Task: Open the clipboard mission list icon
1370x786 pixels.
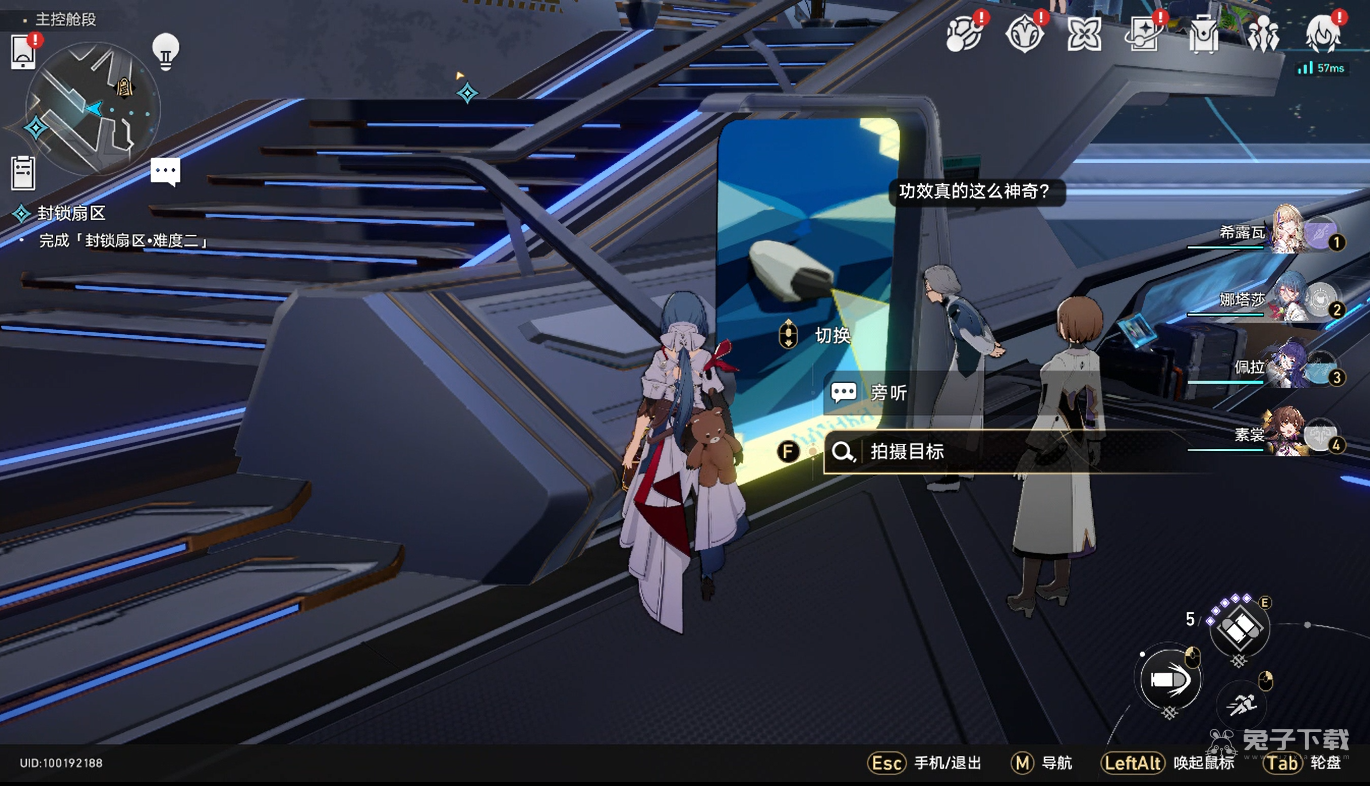Action: point(23,173)
